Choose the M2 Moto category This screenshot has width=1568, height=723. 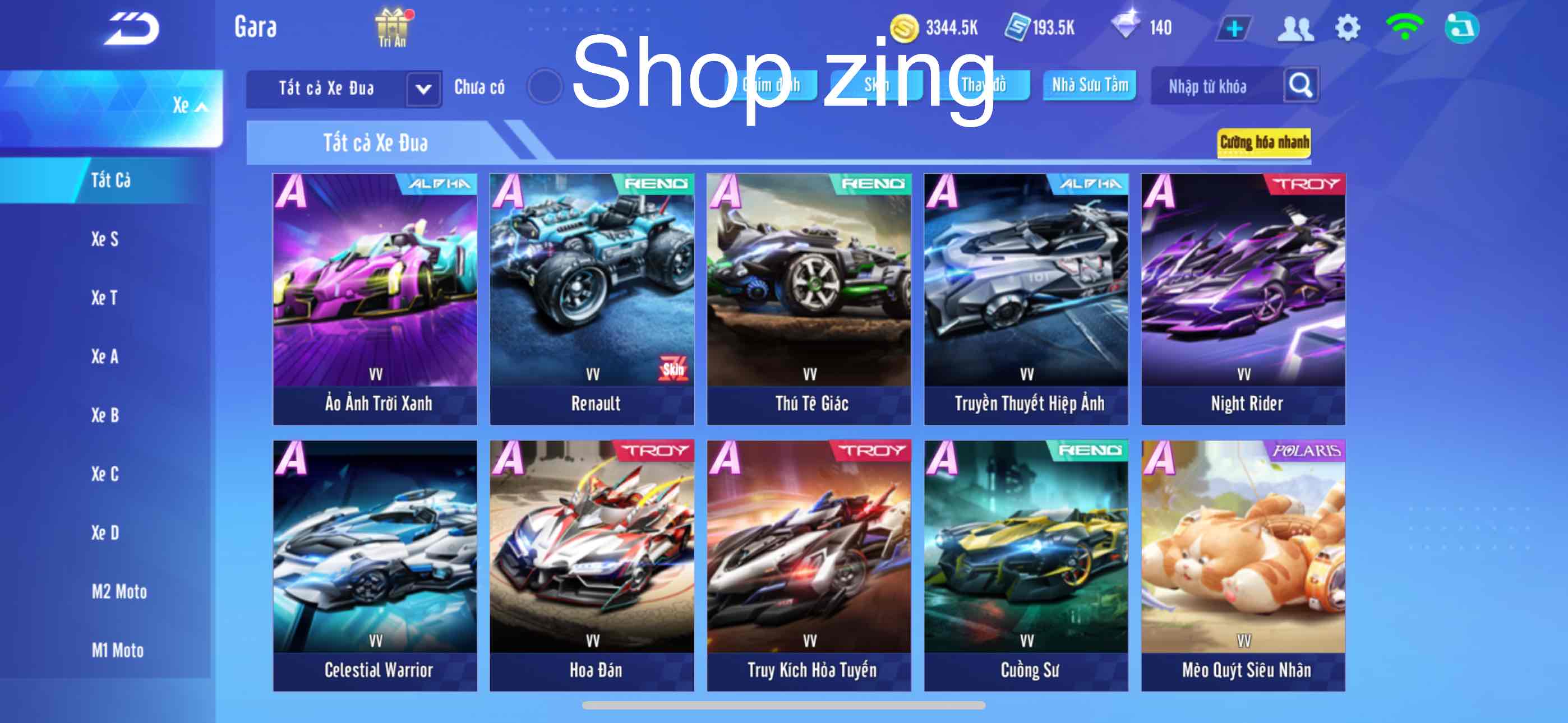[119, 591]
